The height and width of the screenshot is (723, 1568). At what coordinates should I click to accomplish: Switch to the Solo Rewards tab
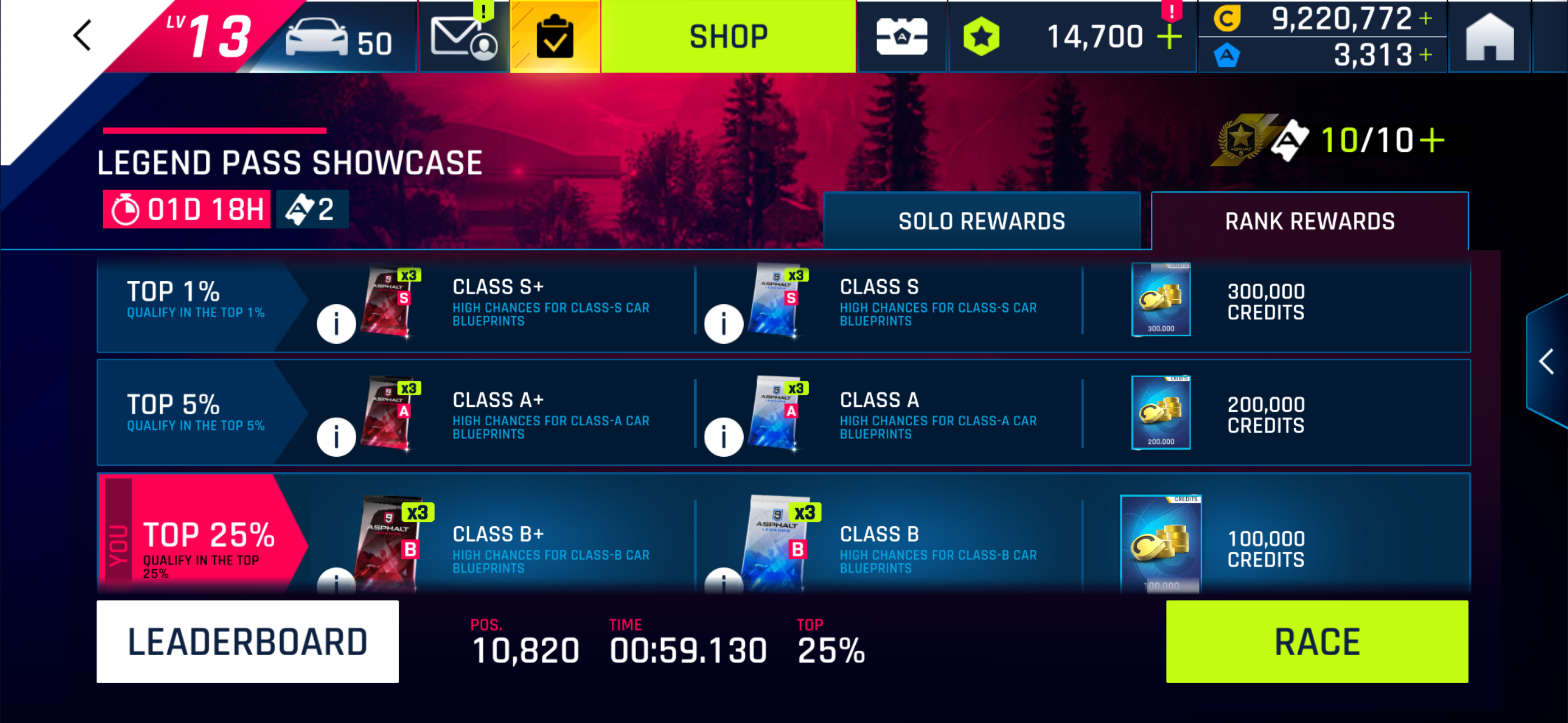(981, 221)
